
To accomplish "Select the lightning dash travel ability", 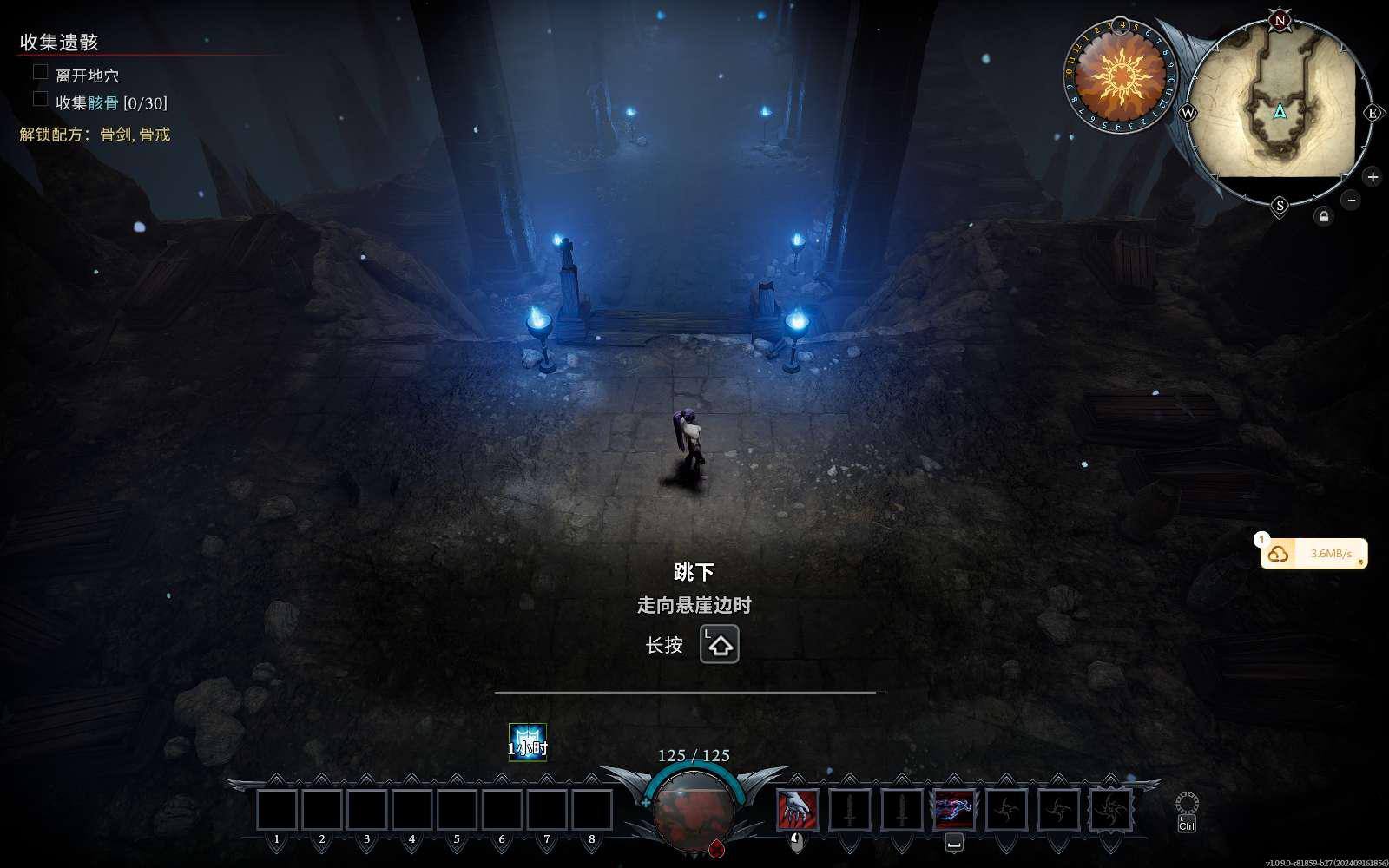I will pos(953,809).
